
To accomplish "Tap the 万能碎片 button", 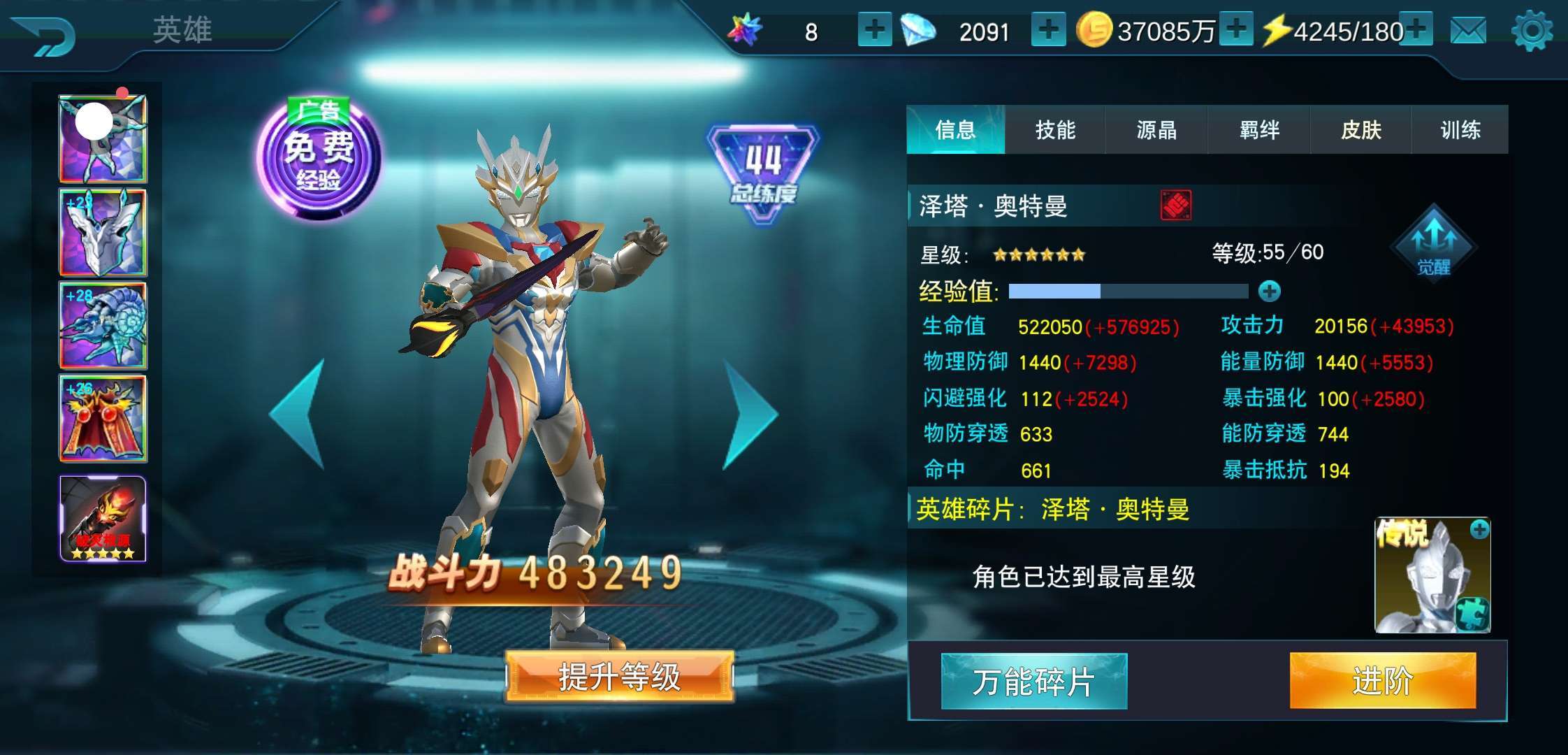I will coord(1034,682).
